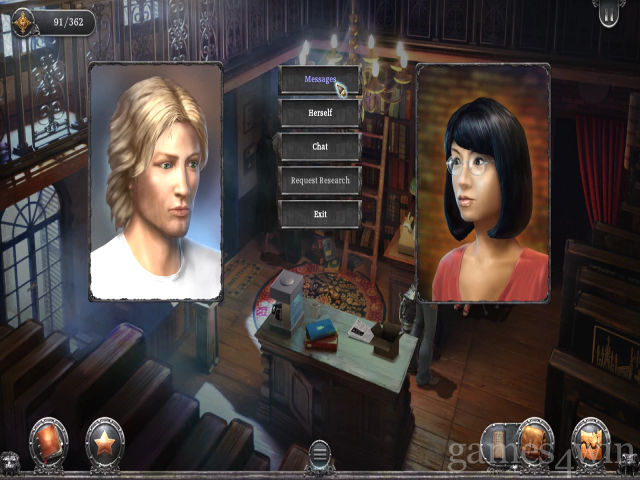
Task: Open the Messages option
Action: click(x=319, y=80)
